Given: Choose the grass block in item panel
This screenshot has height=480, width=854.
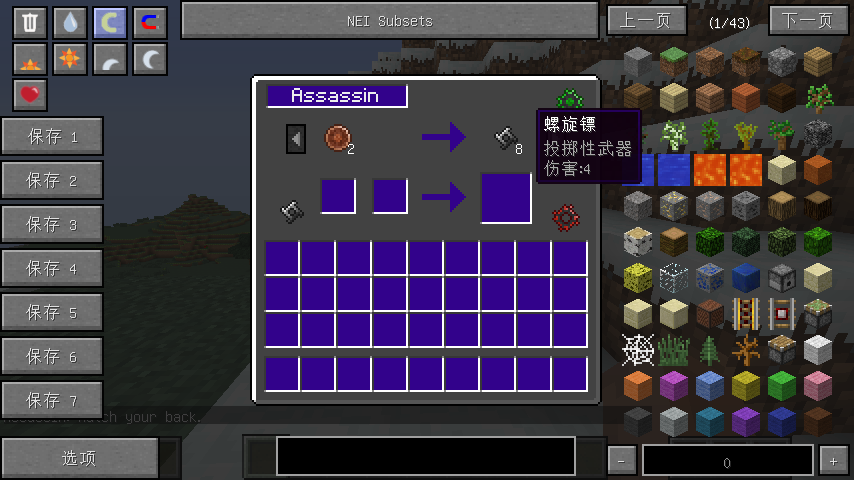Looking at the screenshot, I should click(674, 62).
